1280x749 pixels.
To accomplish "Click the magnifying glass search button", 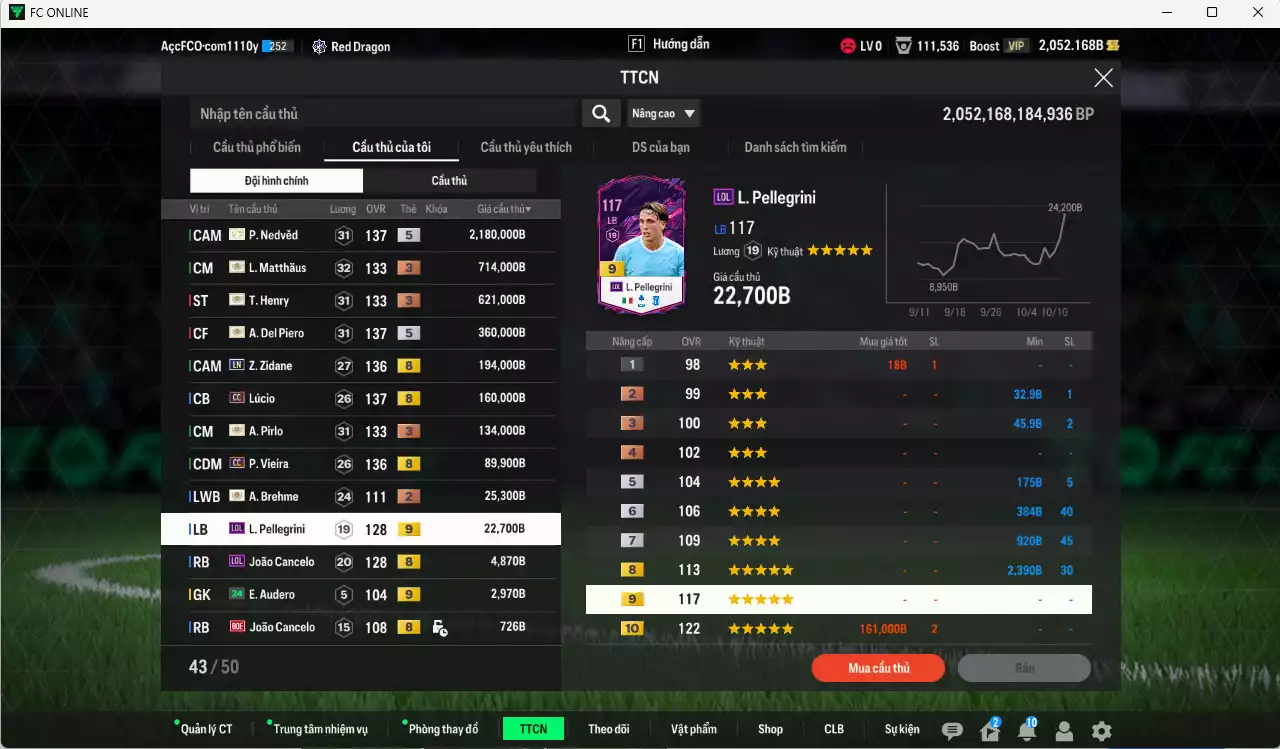I will [600, 114].
